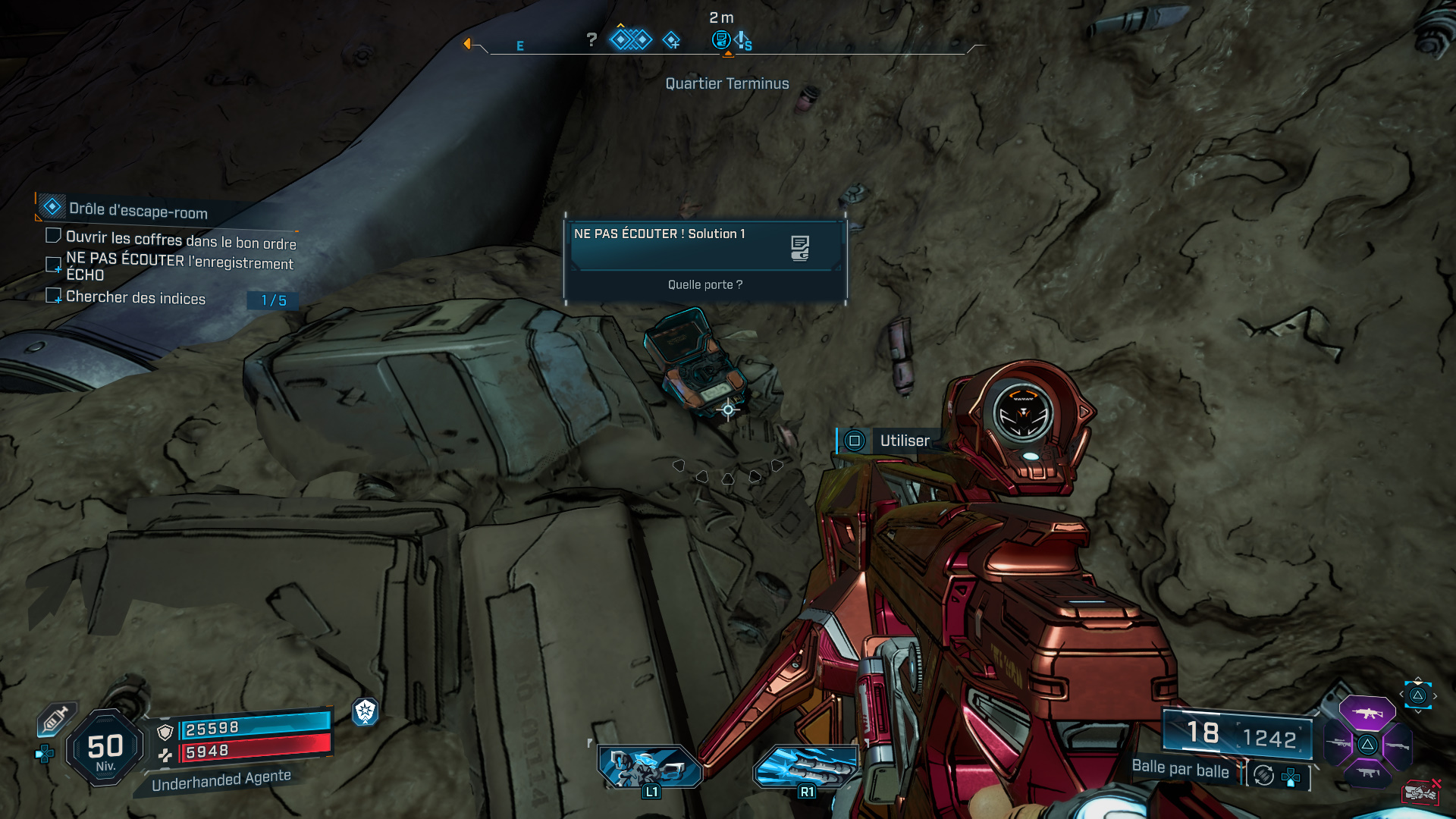Click the right chevron beside the weapon swap icon
This screenshot has width=1456, height=819.
tap(1436, 695)
